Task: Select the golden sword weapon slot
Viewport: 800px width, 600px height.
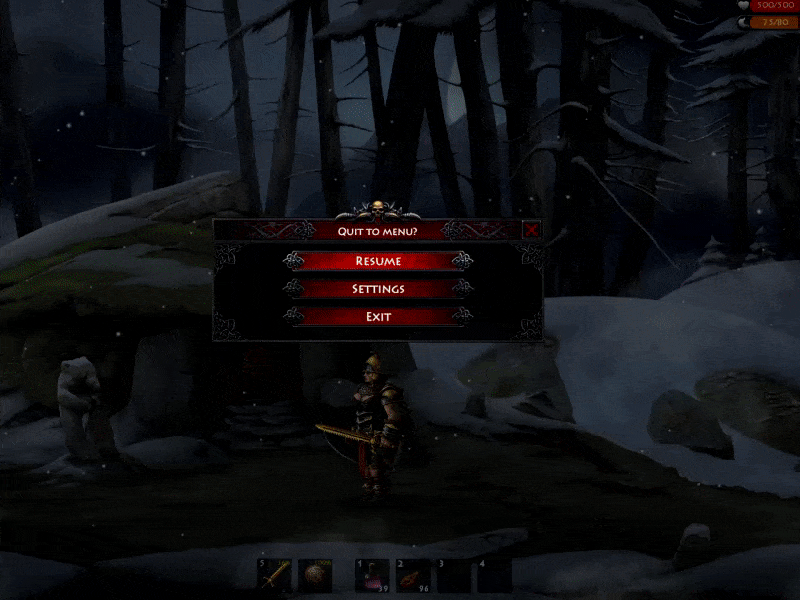Action: pos(276,574)
